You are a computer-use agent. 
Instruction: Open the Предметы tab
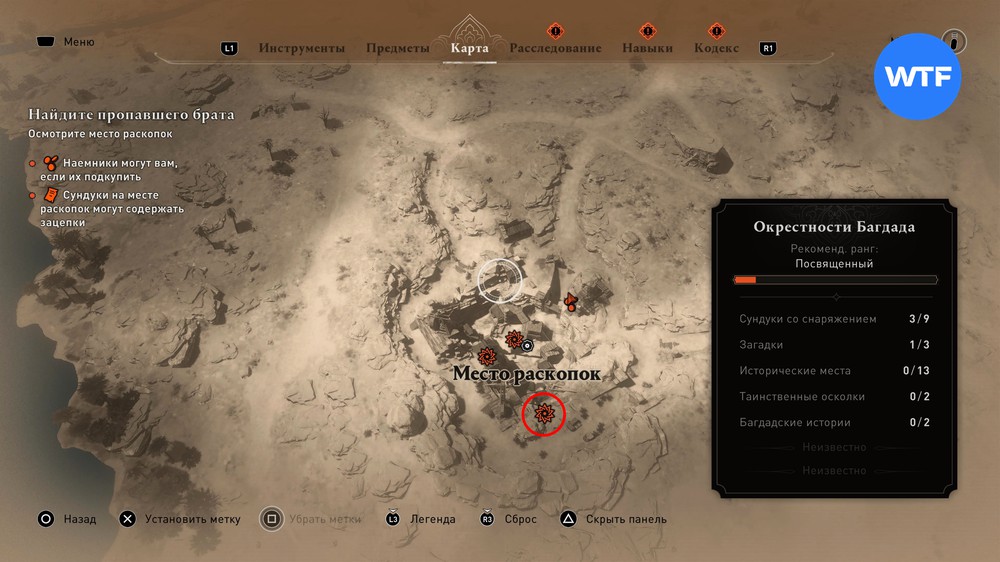(x=398, y=48)
